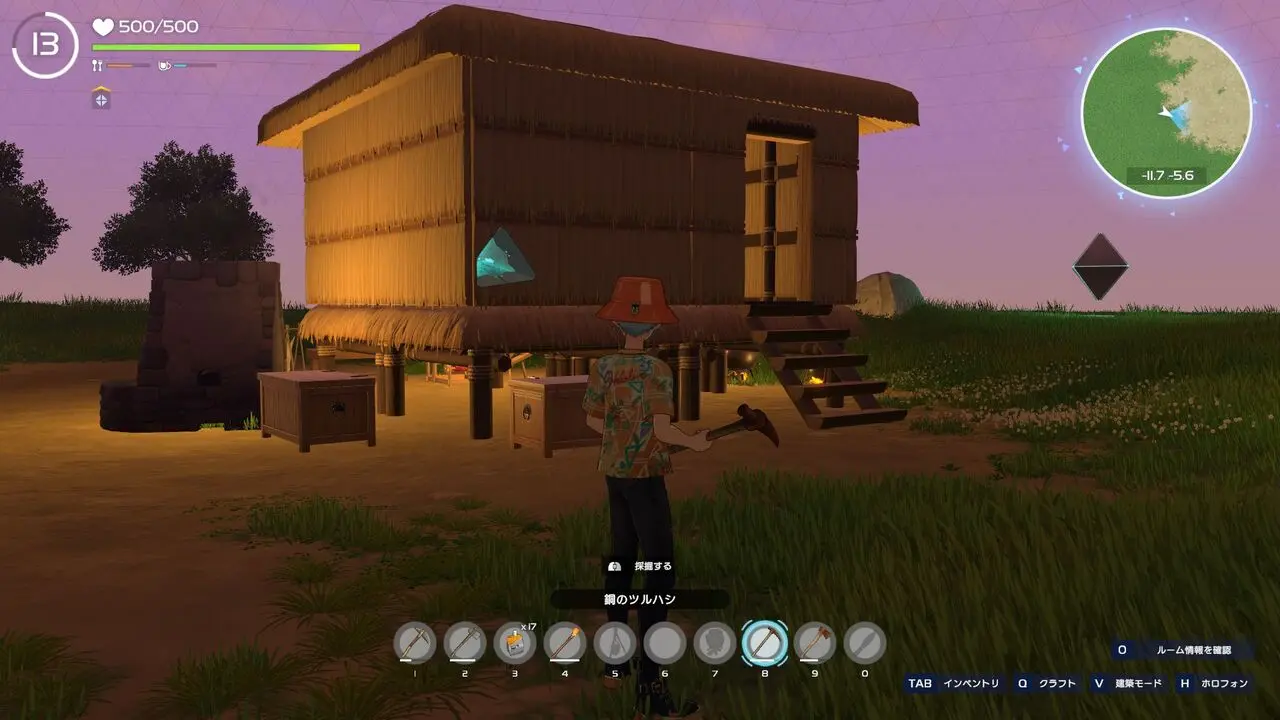Click the house status icon under the hunger bar
Screen dimensions: 1280x720
click(101, 98)
